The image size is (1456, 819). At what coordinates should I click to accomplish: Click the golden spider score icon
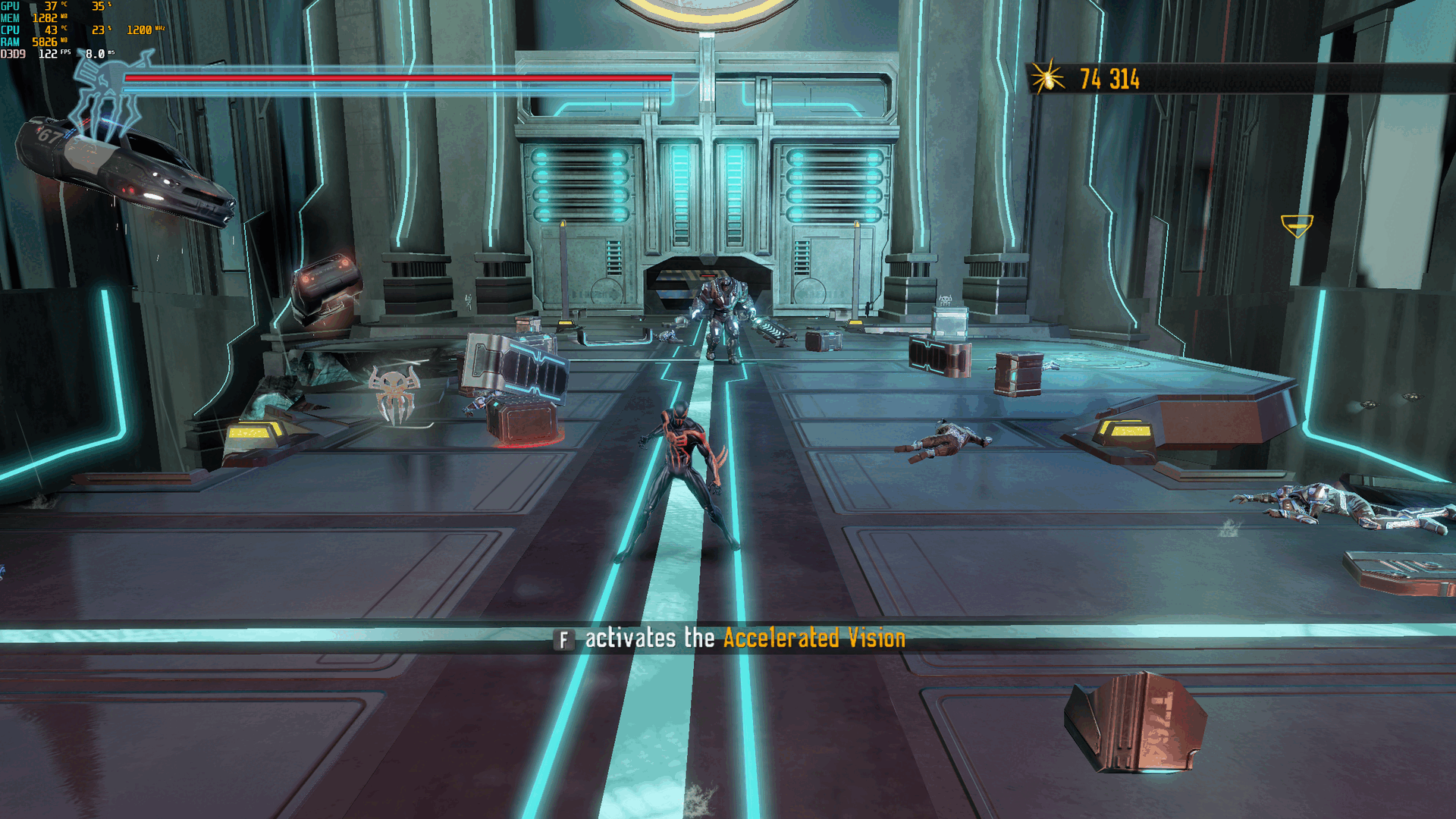1048,77
